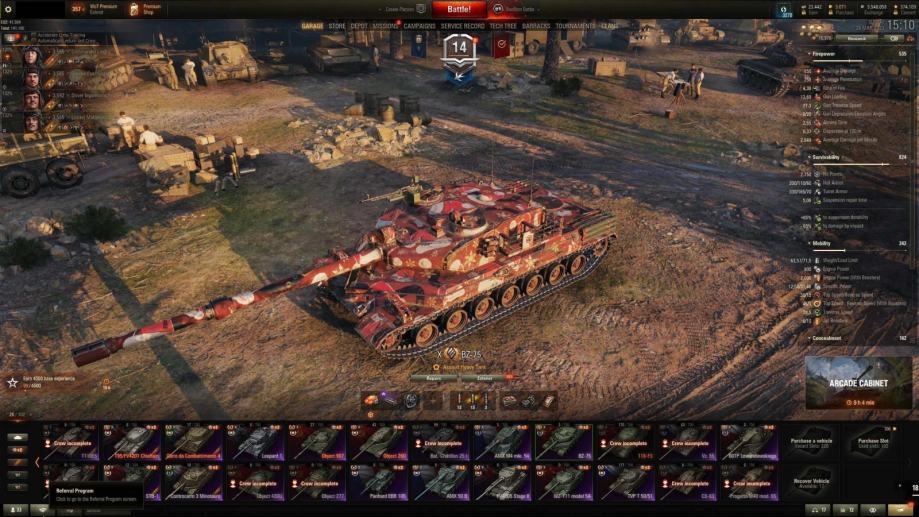Go to the Missions tab
This screenshot has height=517, width=919.
[386, 26]
